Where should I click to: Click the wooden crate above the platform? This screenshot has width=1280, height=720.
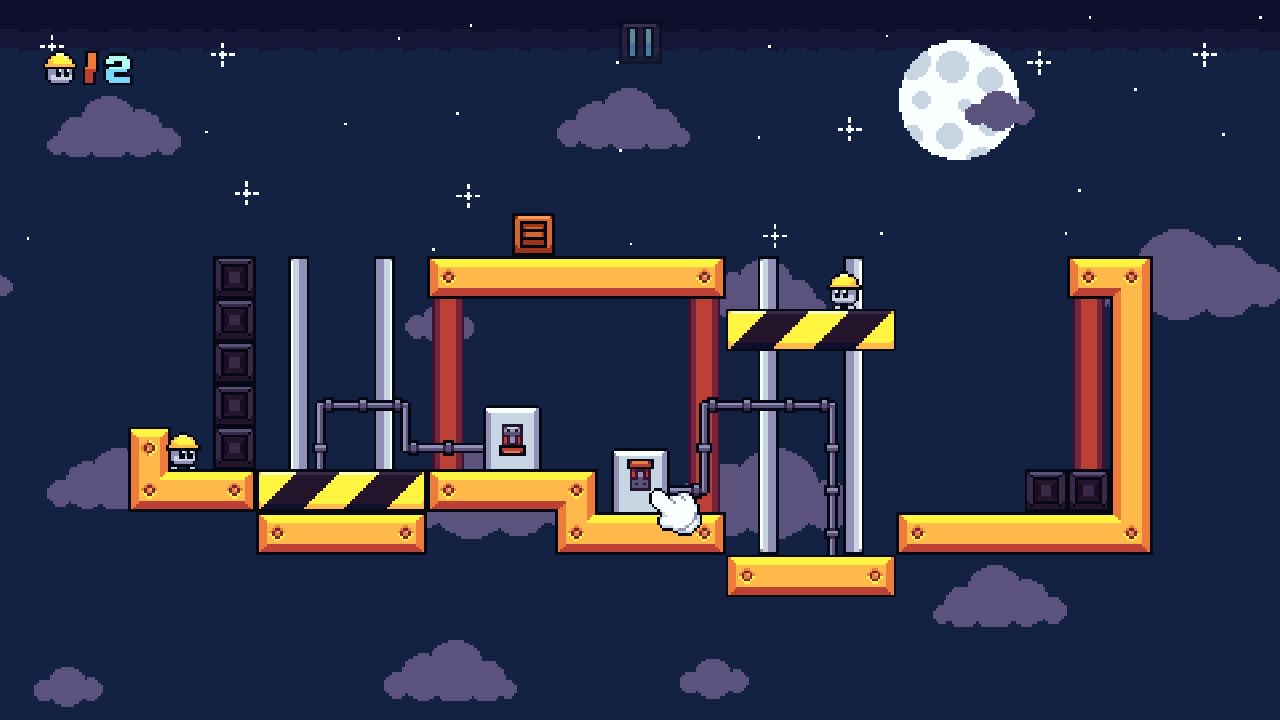pos(531,234)
